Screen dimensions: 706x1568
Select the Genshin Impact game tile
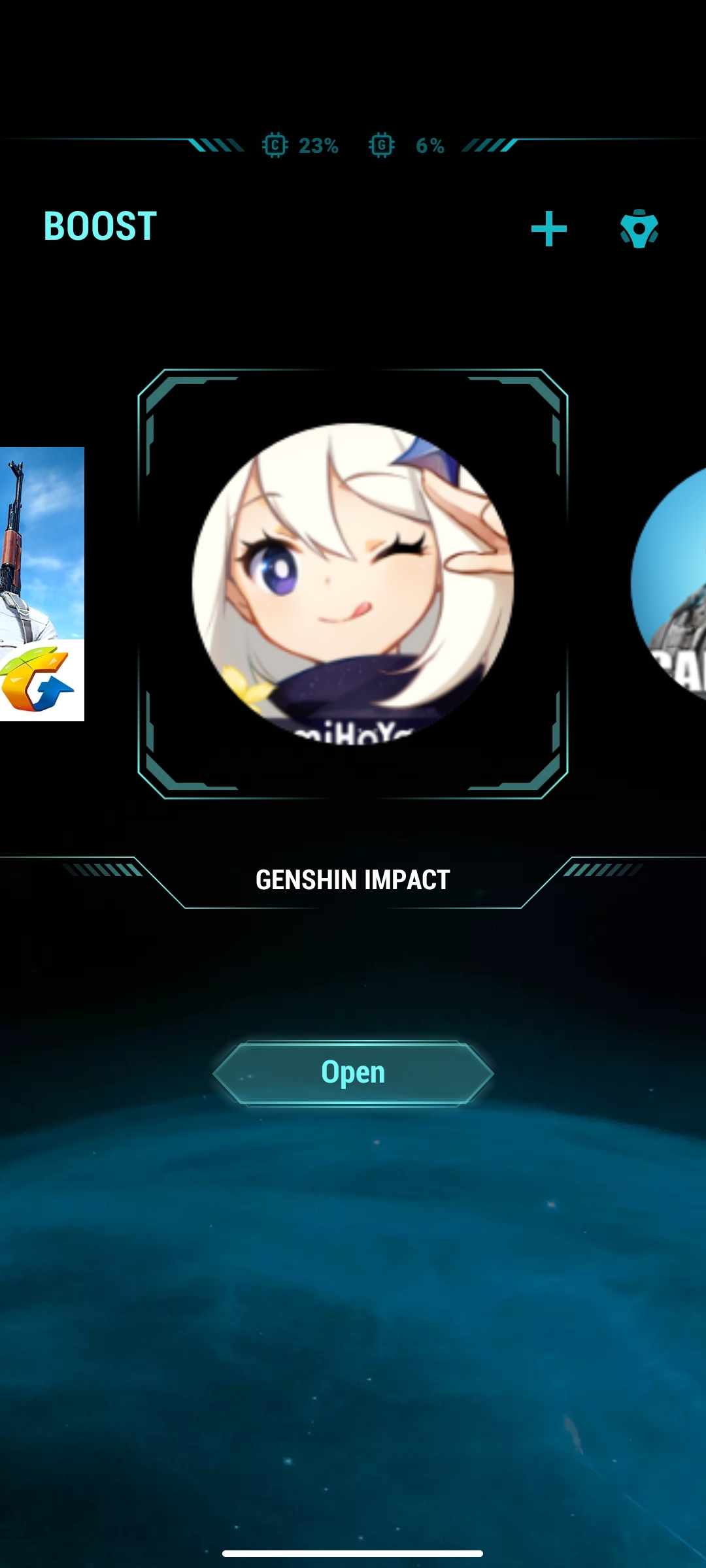353,583
